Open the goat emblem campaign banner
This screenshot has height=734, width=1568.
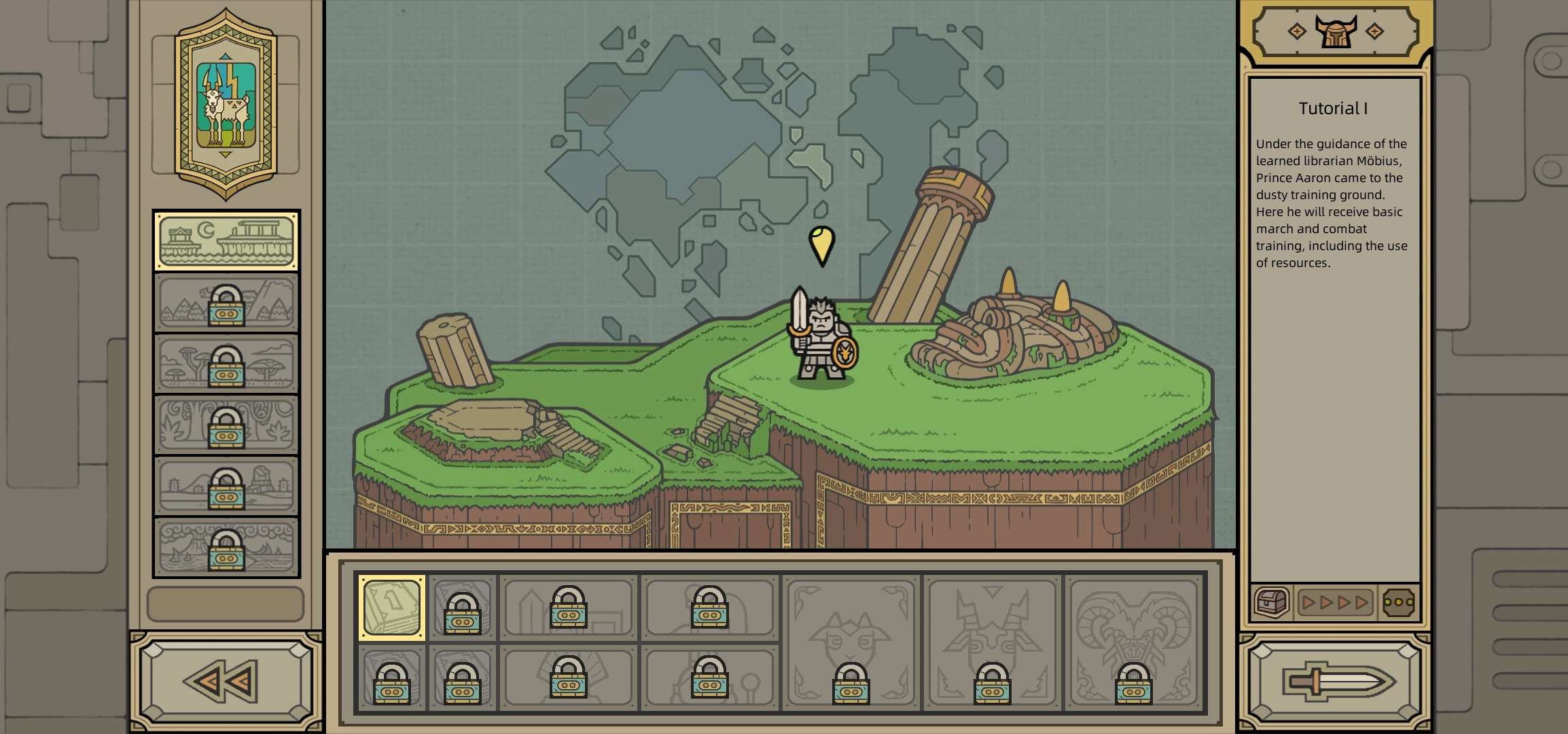click(226, 105)
